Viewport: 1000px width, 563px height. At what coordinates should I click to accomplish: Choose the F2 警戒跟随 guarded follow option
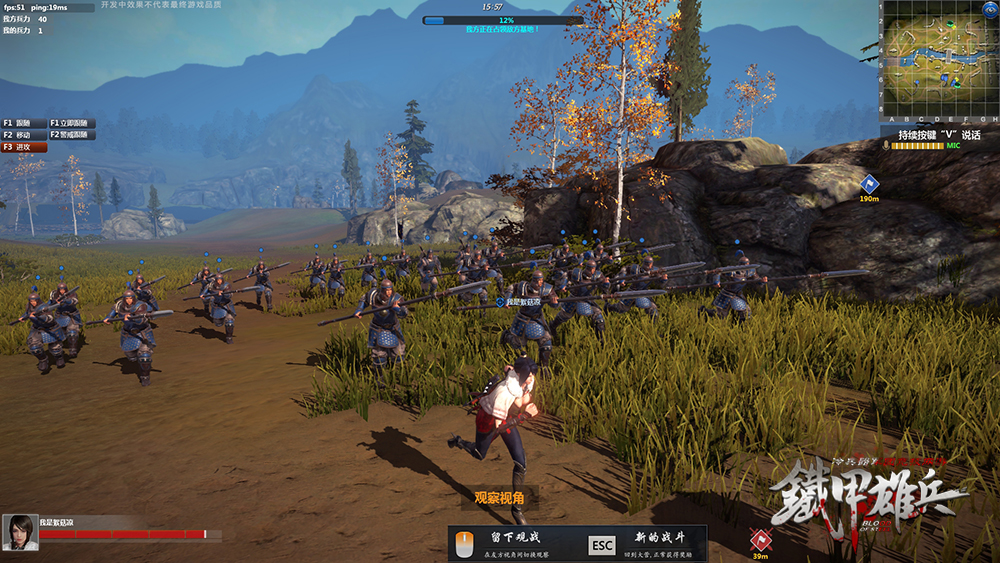71,135
